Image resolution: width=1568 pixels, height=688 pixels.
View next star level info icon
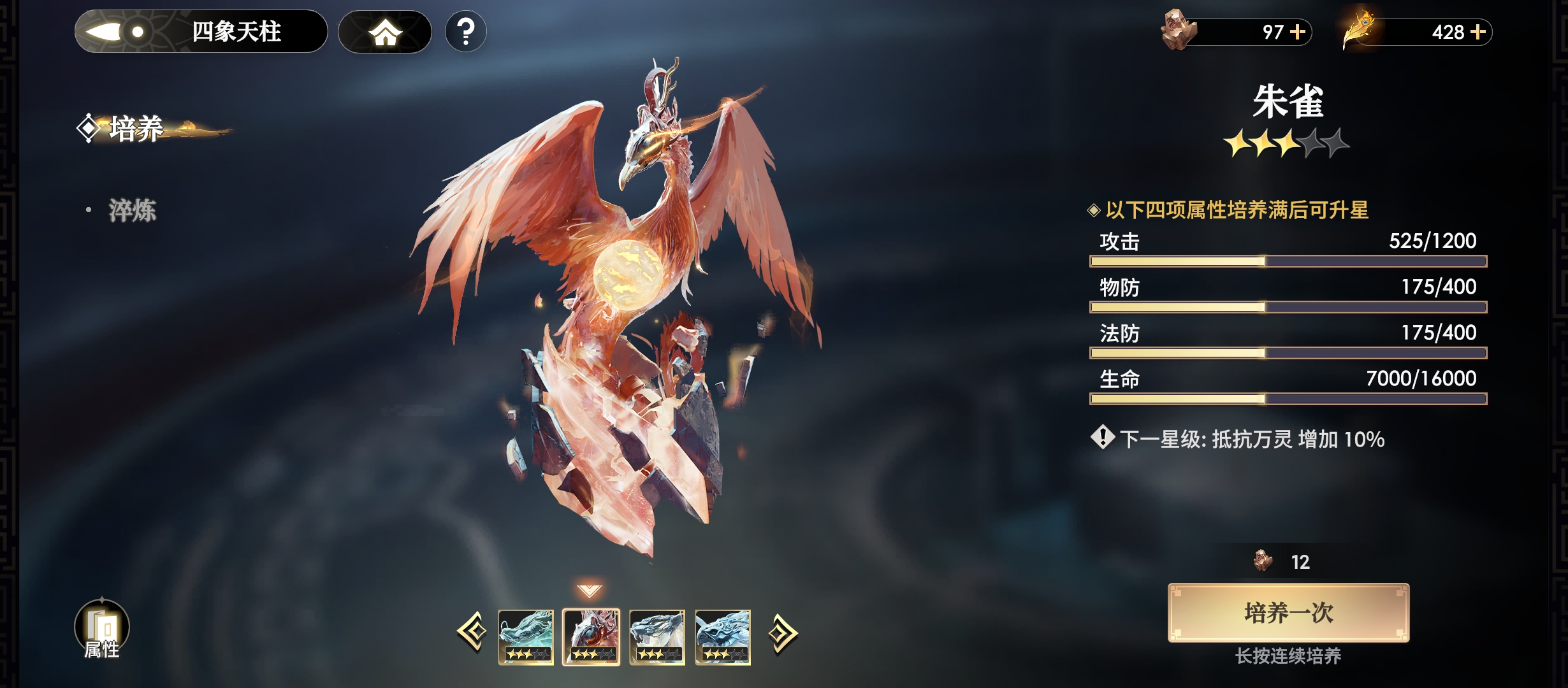coord(1102,438)
